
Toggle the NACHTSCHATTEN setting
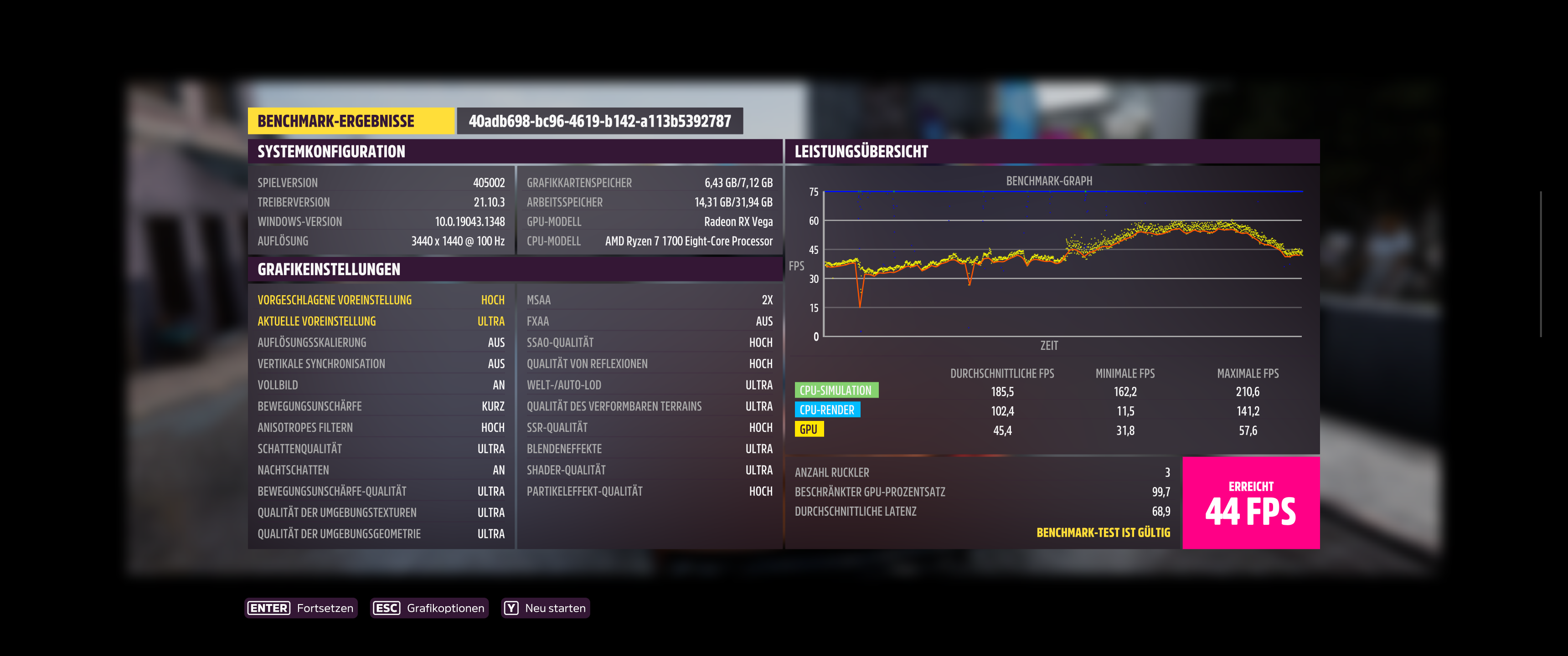pyautogui.click(x=382, y=470)
